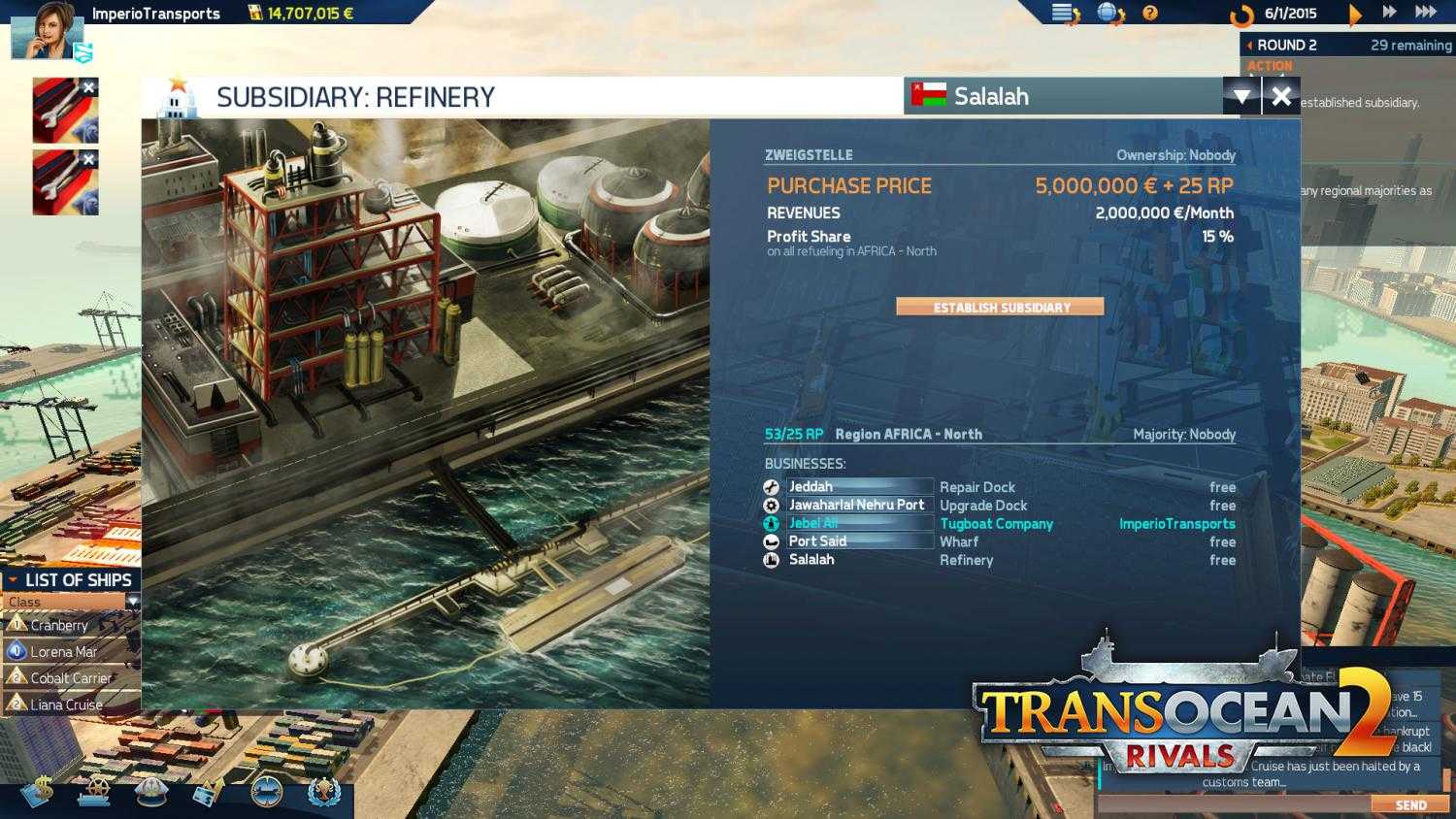Click the Send button in the chat box
This screenshot has height=819, width=1456.
pos(1410,804)
